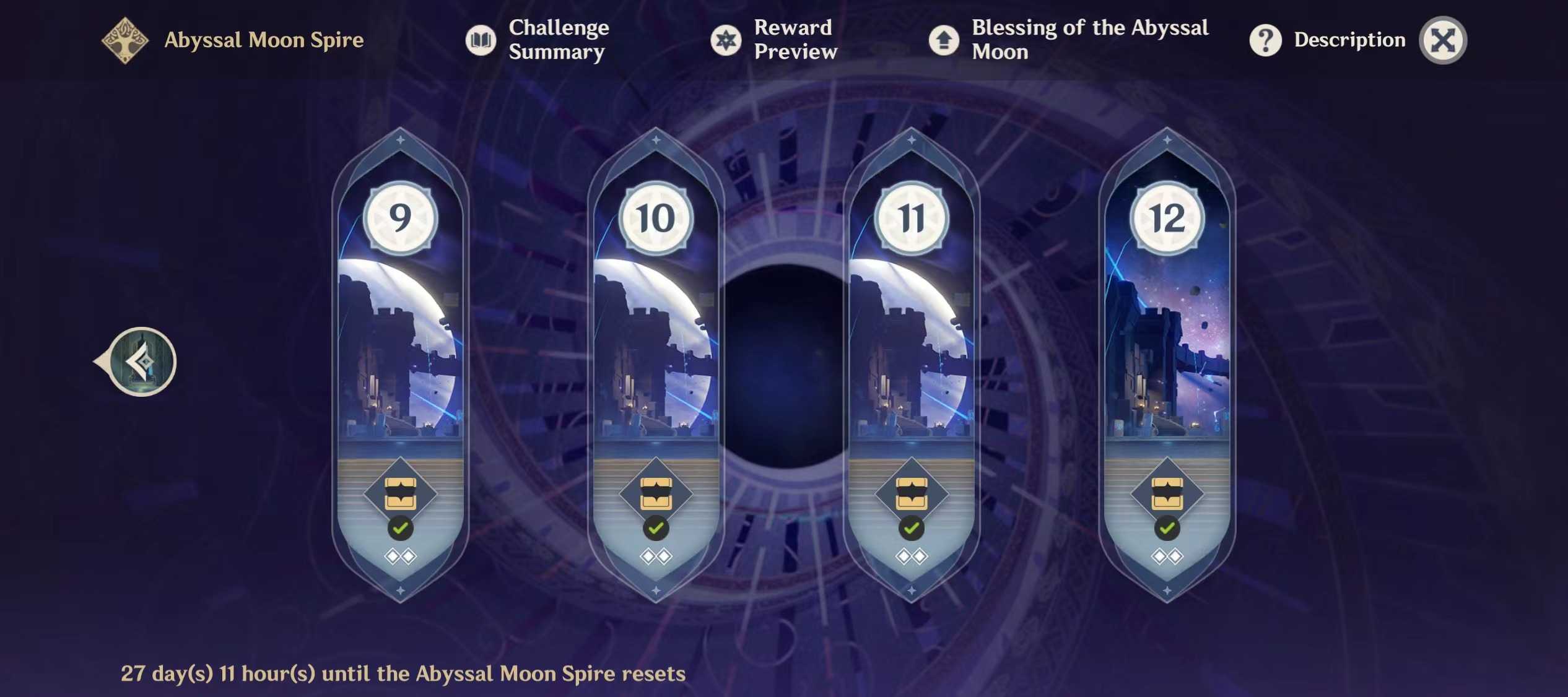Go back to the previous spire section

[142, 361]
